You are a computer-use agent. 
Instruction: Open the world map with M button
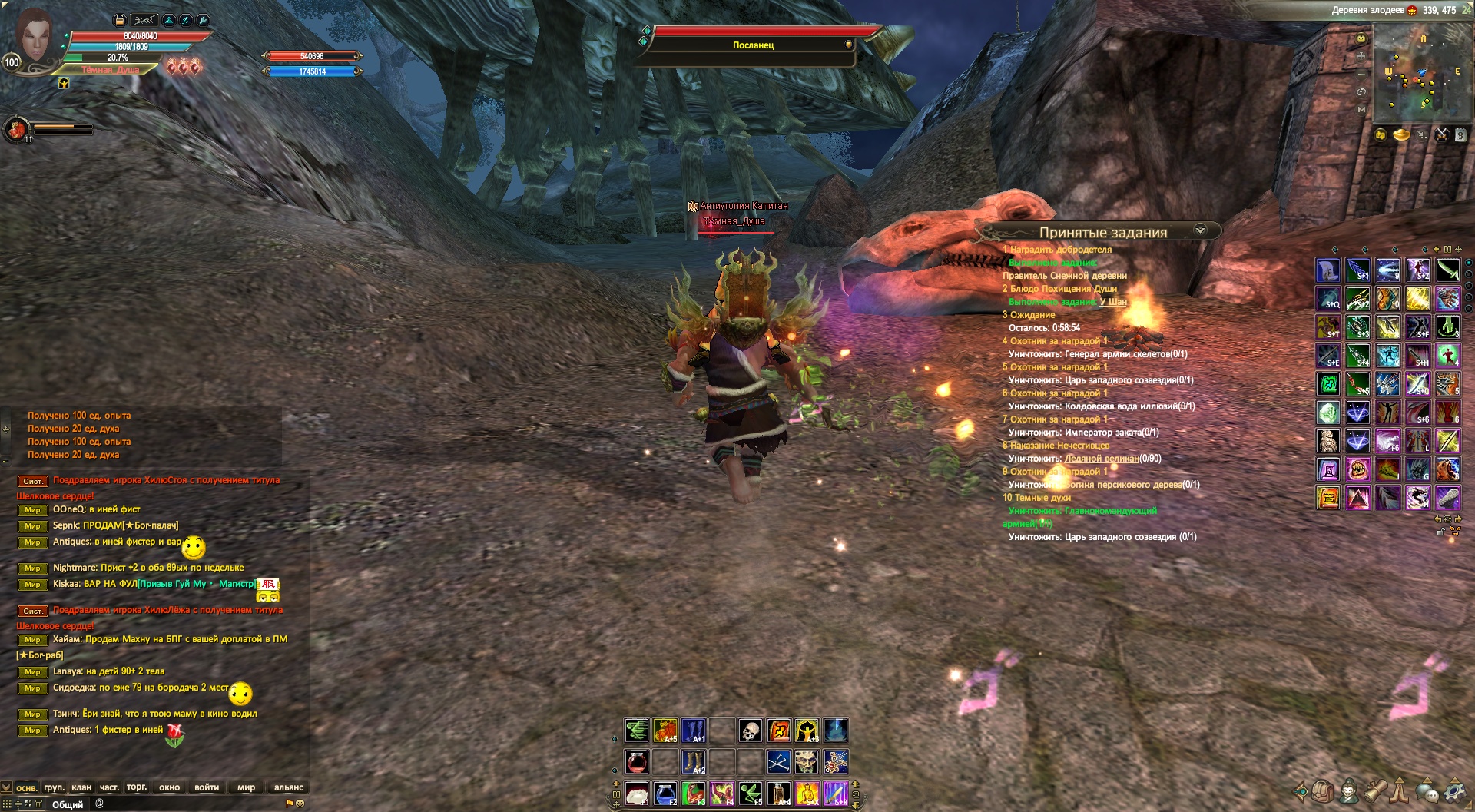(1361, 109)
